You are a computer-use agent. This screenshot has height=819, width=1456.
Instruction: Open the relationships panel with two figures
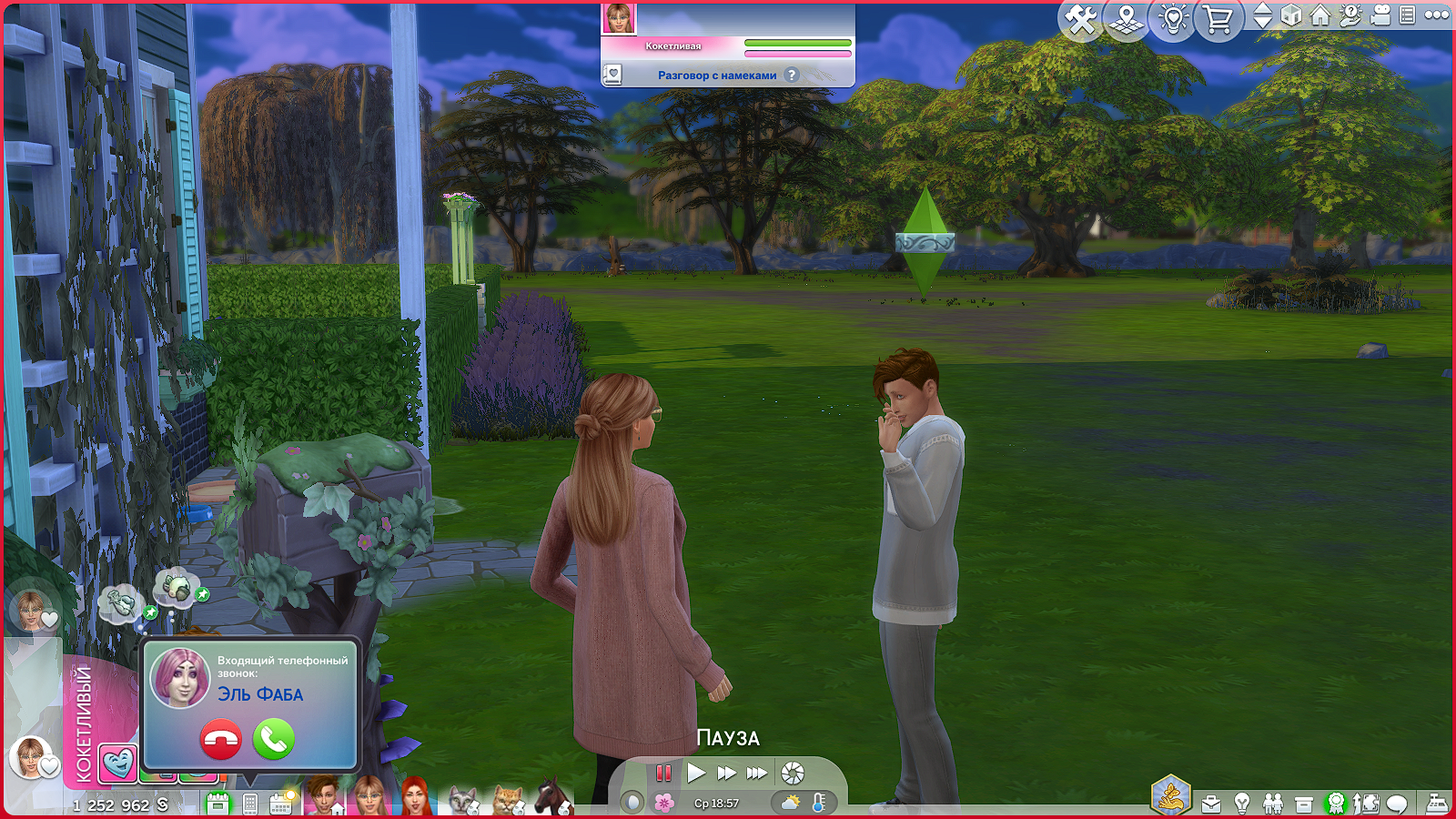tap(1273, 804)
